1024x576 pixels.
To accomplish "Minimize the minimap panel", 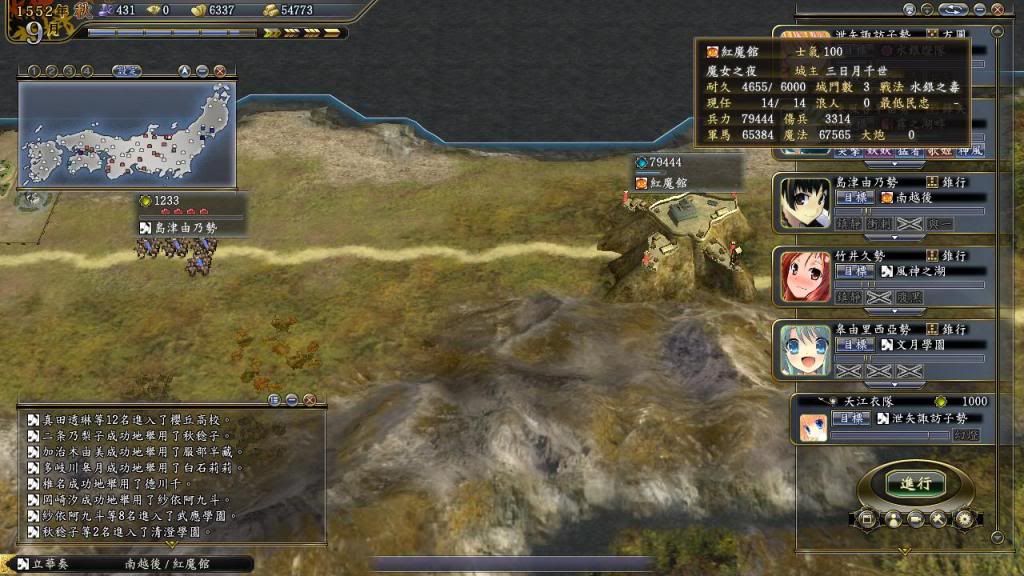I will click(202, 71).
